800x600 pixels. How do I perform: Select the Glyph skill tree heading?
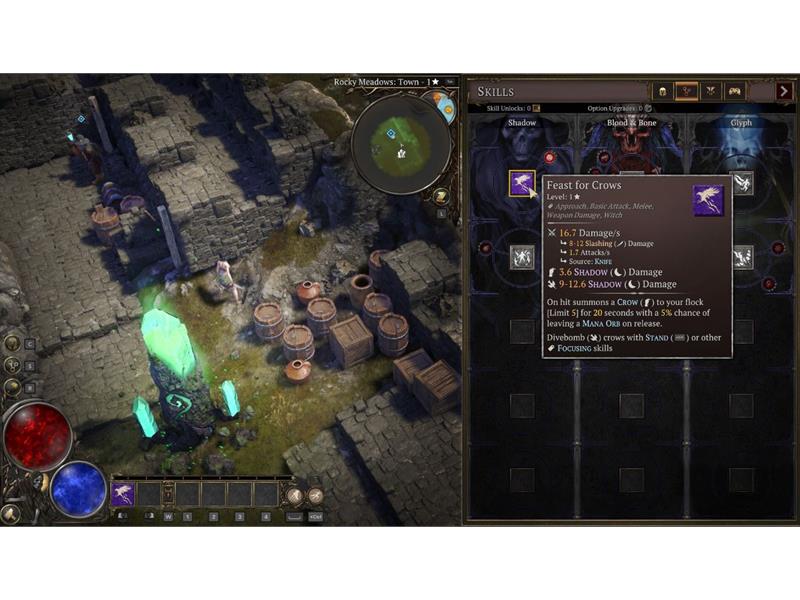(x=741, y=123)
